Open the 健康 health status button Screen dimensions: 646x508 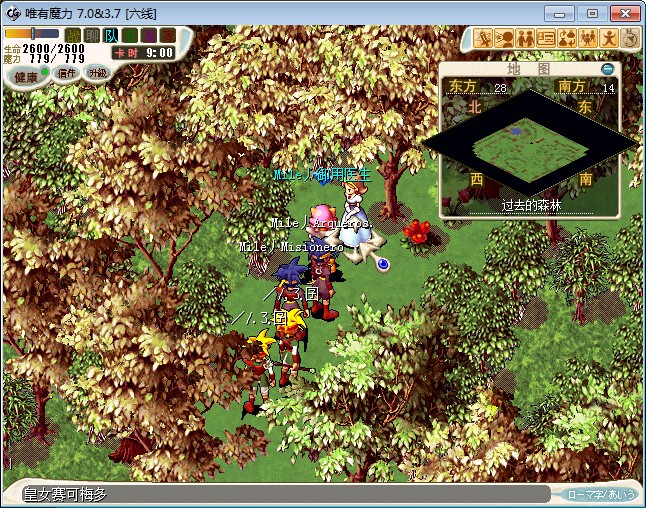[x=27, y=76]
